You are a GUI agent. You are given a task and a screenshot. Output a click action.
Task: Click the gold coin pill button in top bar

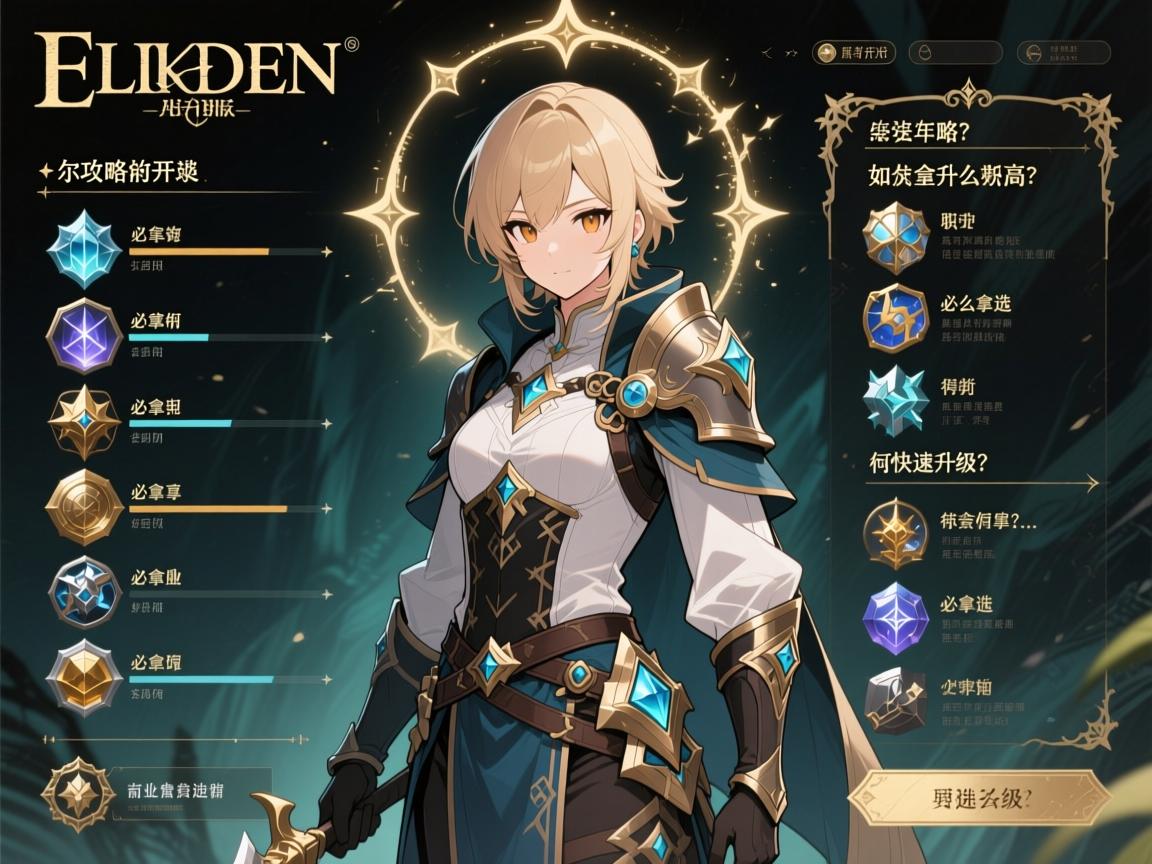pyautogui.click(x=853, y=53)
